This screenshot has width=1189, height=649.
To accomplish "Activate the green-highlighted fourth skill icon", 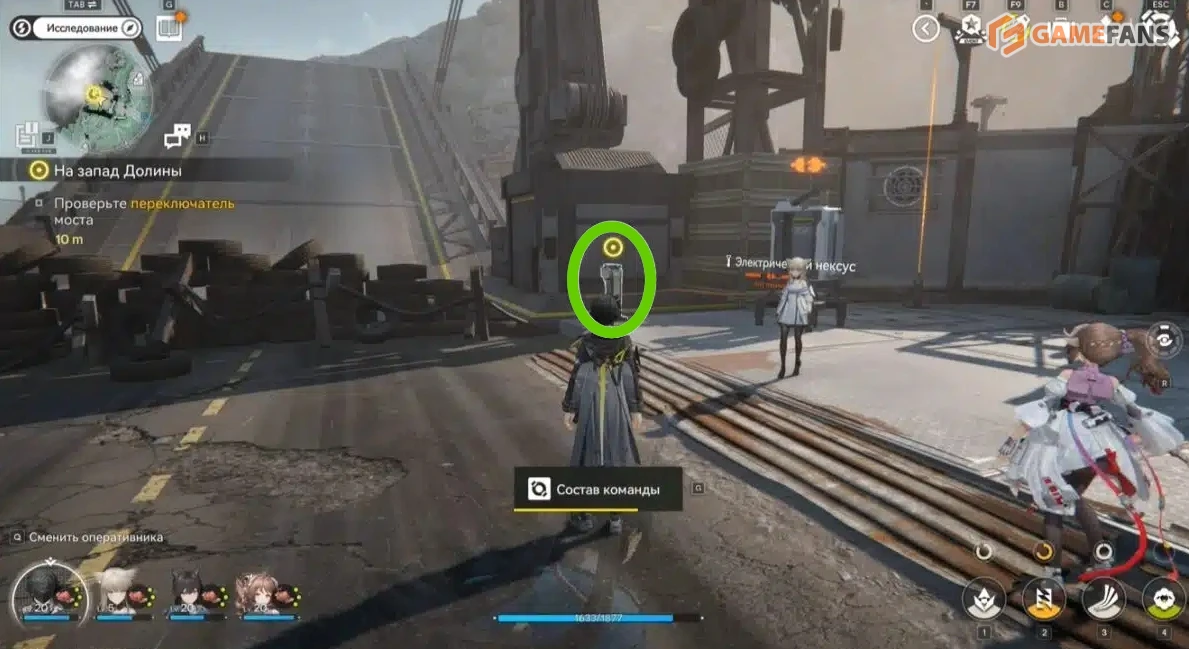I will tap(1163, 599).
